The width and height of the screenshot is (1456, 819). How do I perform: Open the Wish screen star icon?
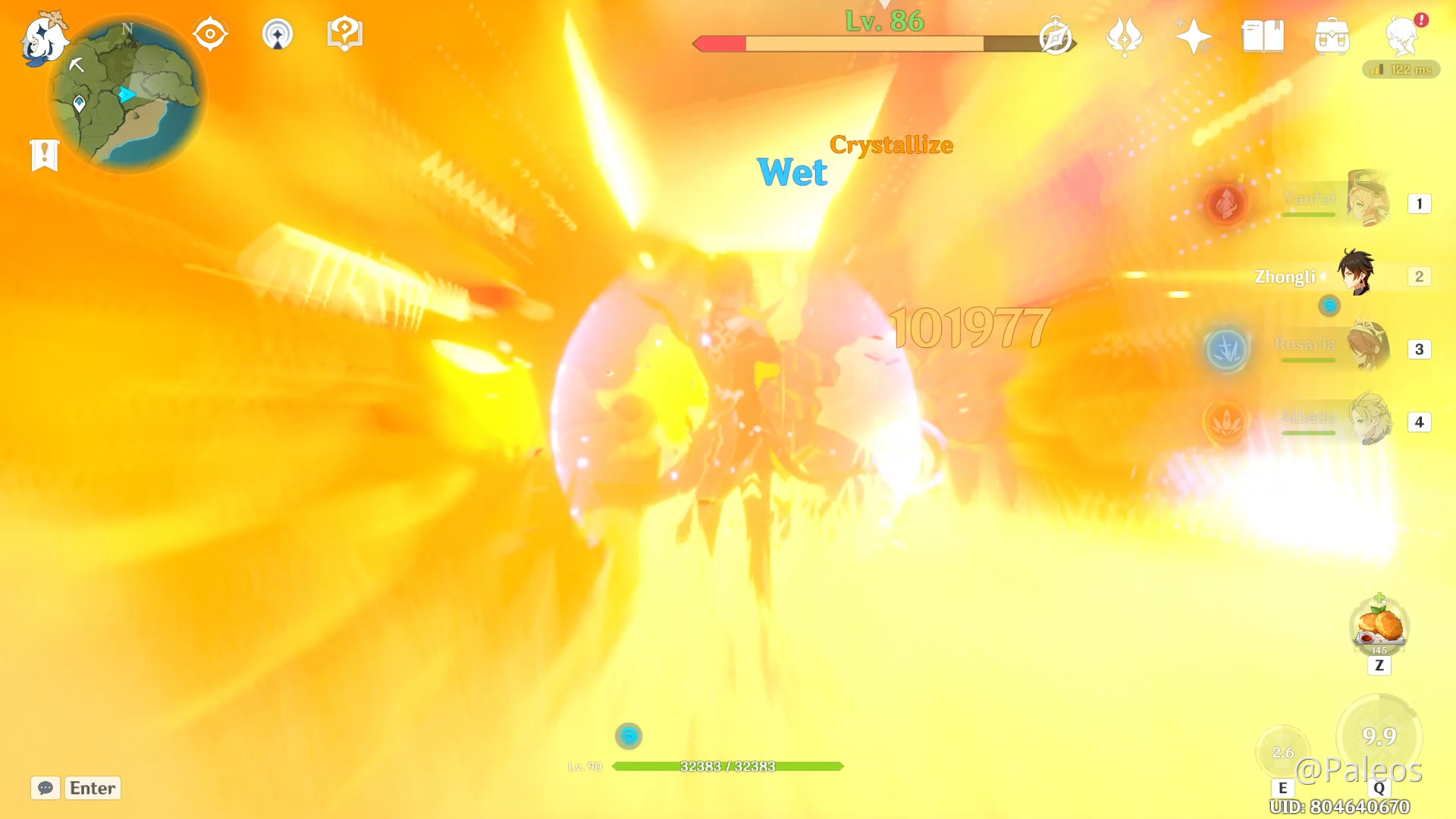pos(1193,34)
